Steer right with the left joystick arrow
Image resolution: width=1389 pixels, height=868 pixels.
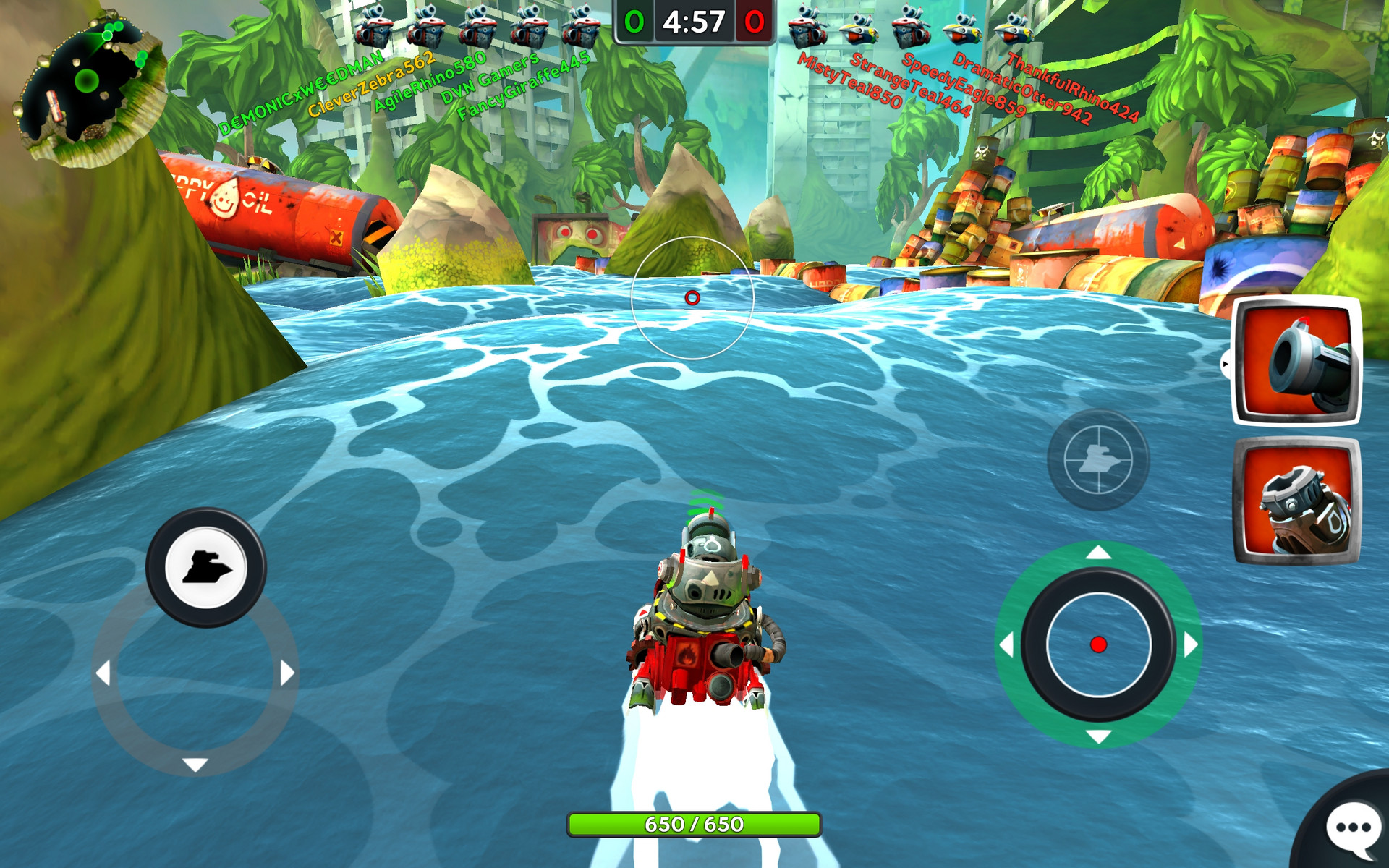click(287, 673)
